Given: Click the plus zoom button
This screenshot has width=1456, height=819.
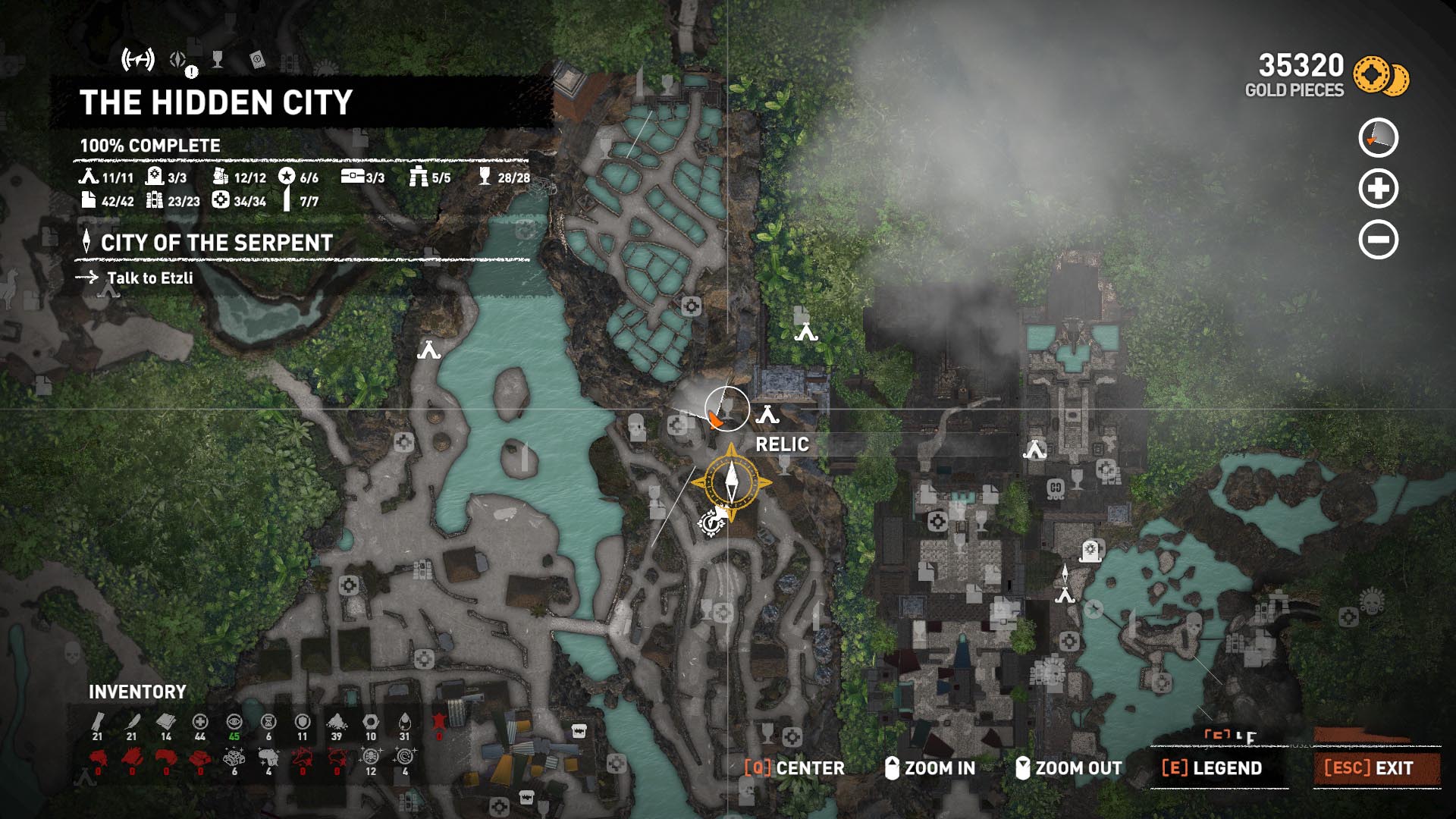Looking at the screenshot, I should click(1378, 189).
